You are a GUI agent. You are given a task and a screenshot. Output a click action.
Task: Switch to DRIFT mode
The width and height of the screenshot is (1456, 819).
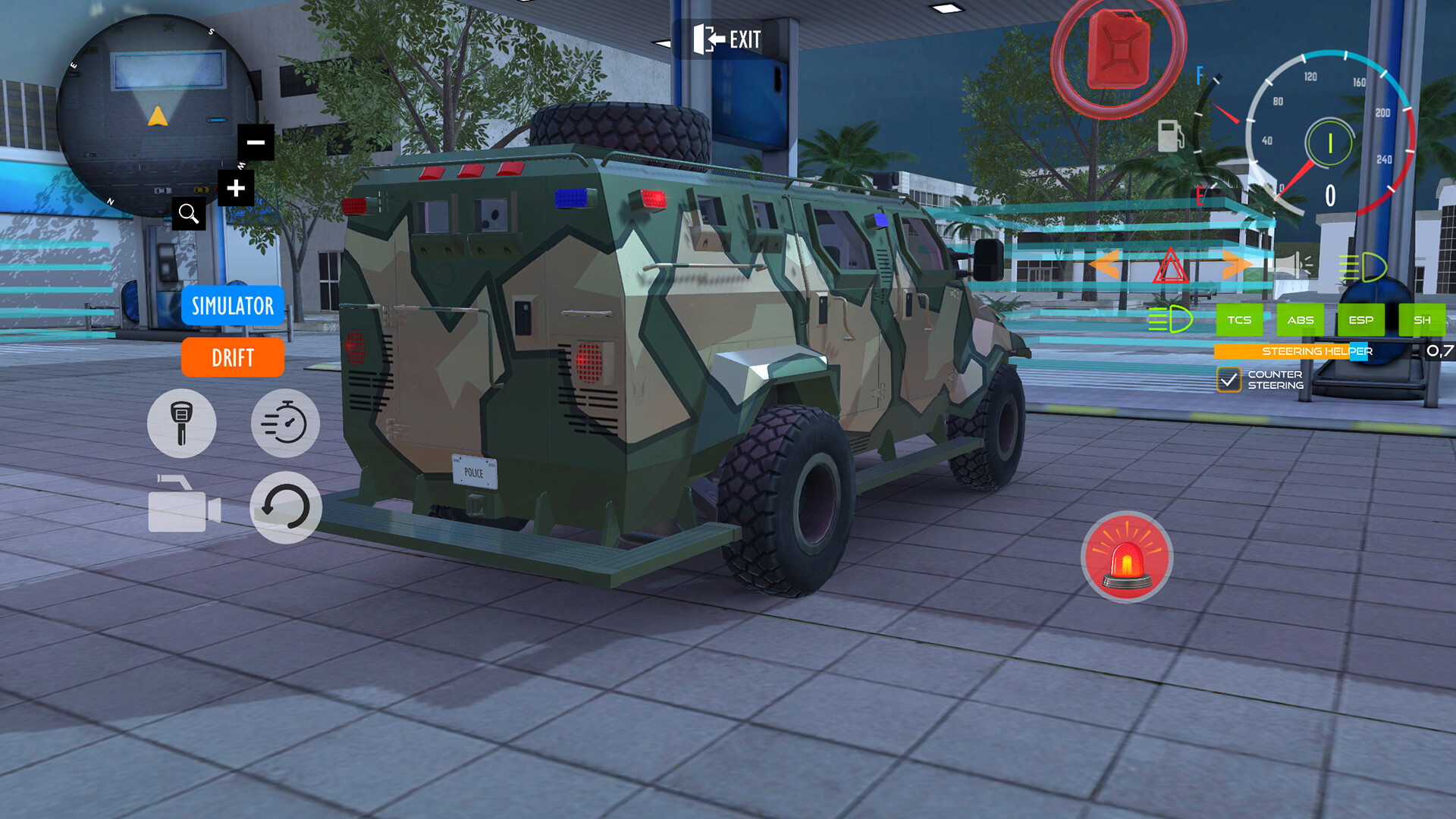(232, 358)
